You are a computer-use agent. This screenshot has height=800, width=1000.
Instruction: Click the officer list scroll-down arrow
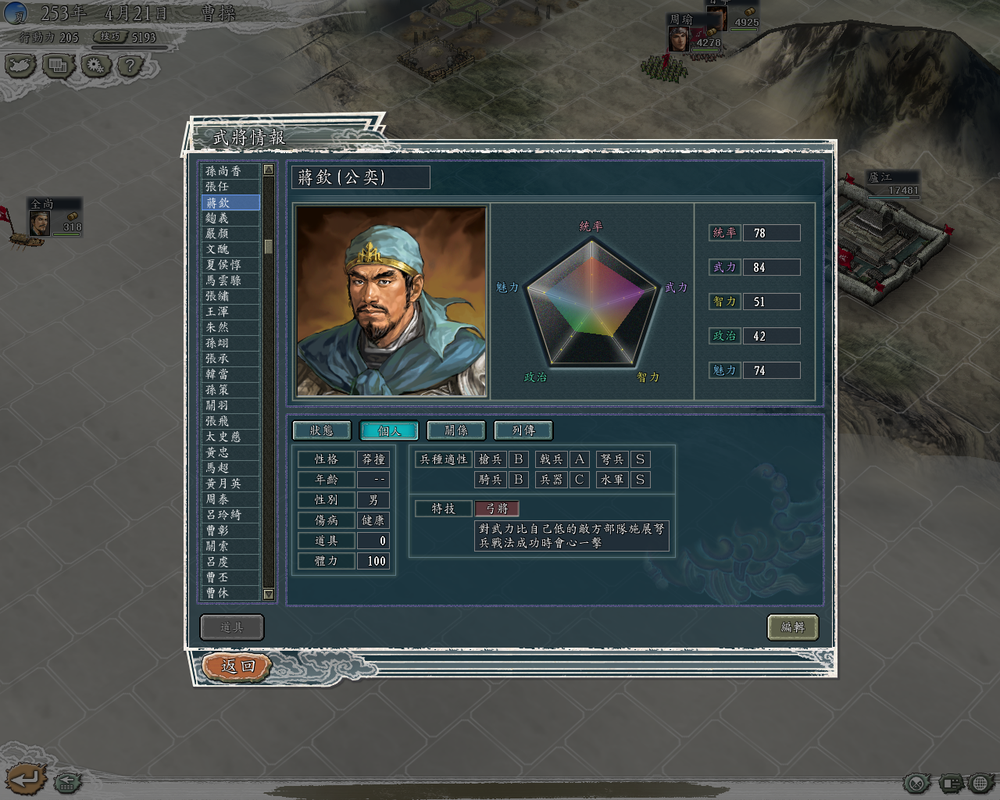pyautogui.click(x=268, y=594)
